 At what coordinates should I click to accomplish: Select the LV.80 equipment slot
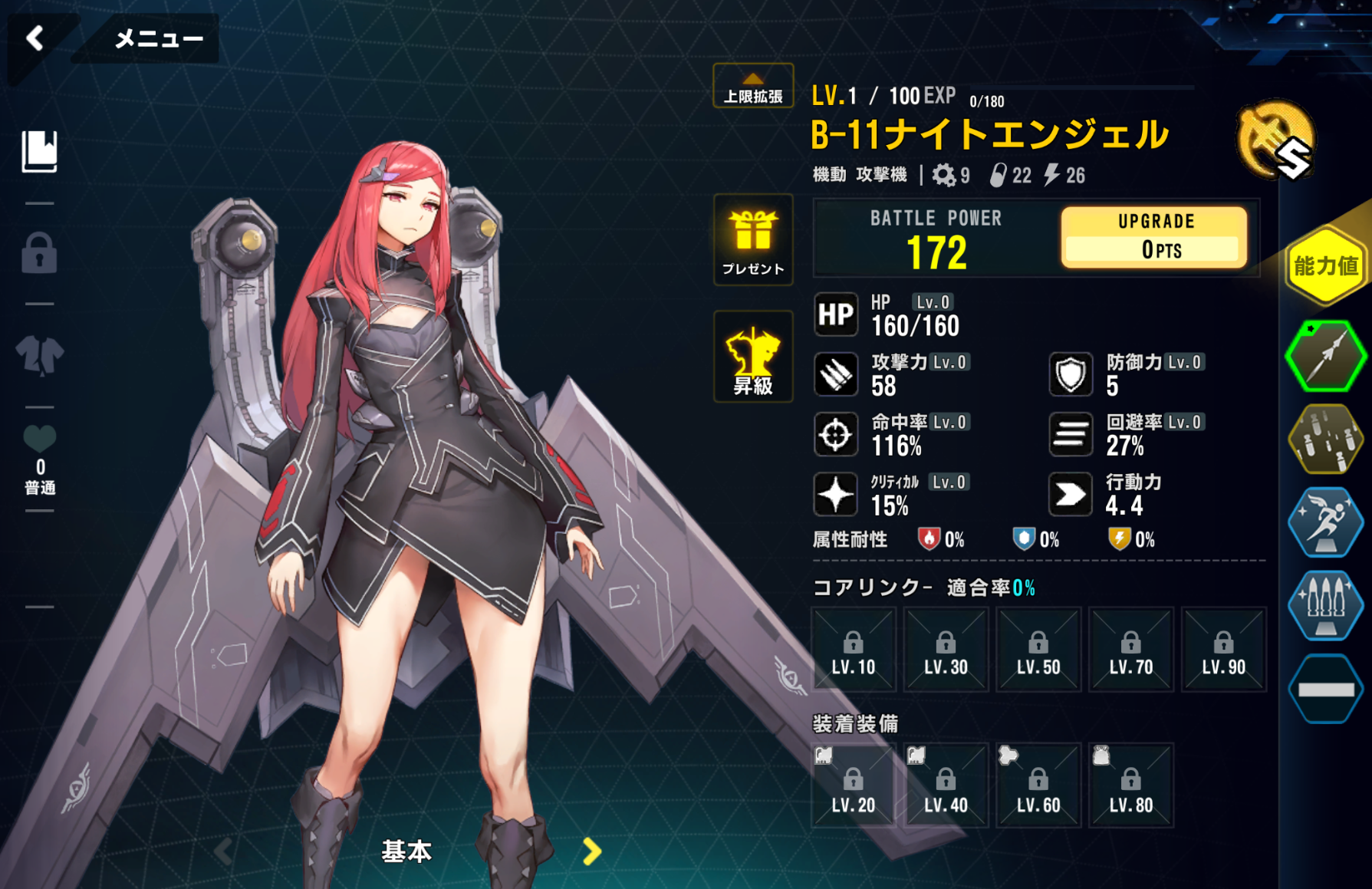1131,785
